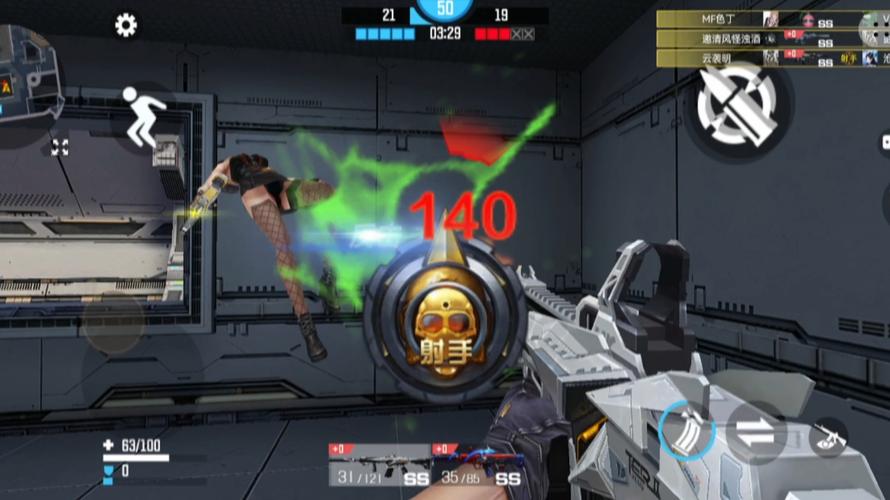Toggle the rifle scope view button

(827, 436)
